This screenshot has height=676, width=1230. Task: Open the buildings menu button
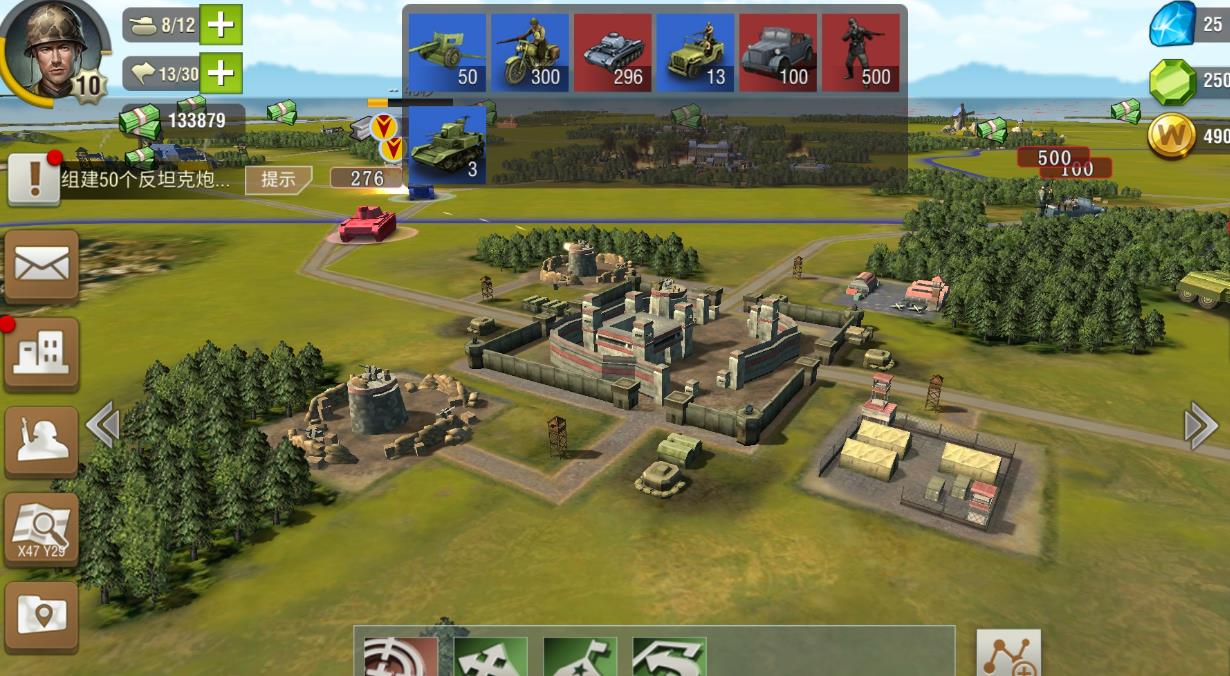pyautogui.click(x=42, y=353)
